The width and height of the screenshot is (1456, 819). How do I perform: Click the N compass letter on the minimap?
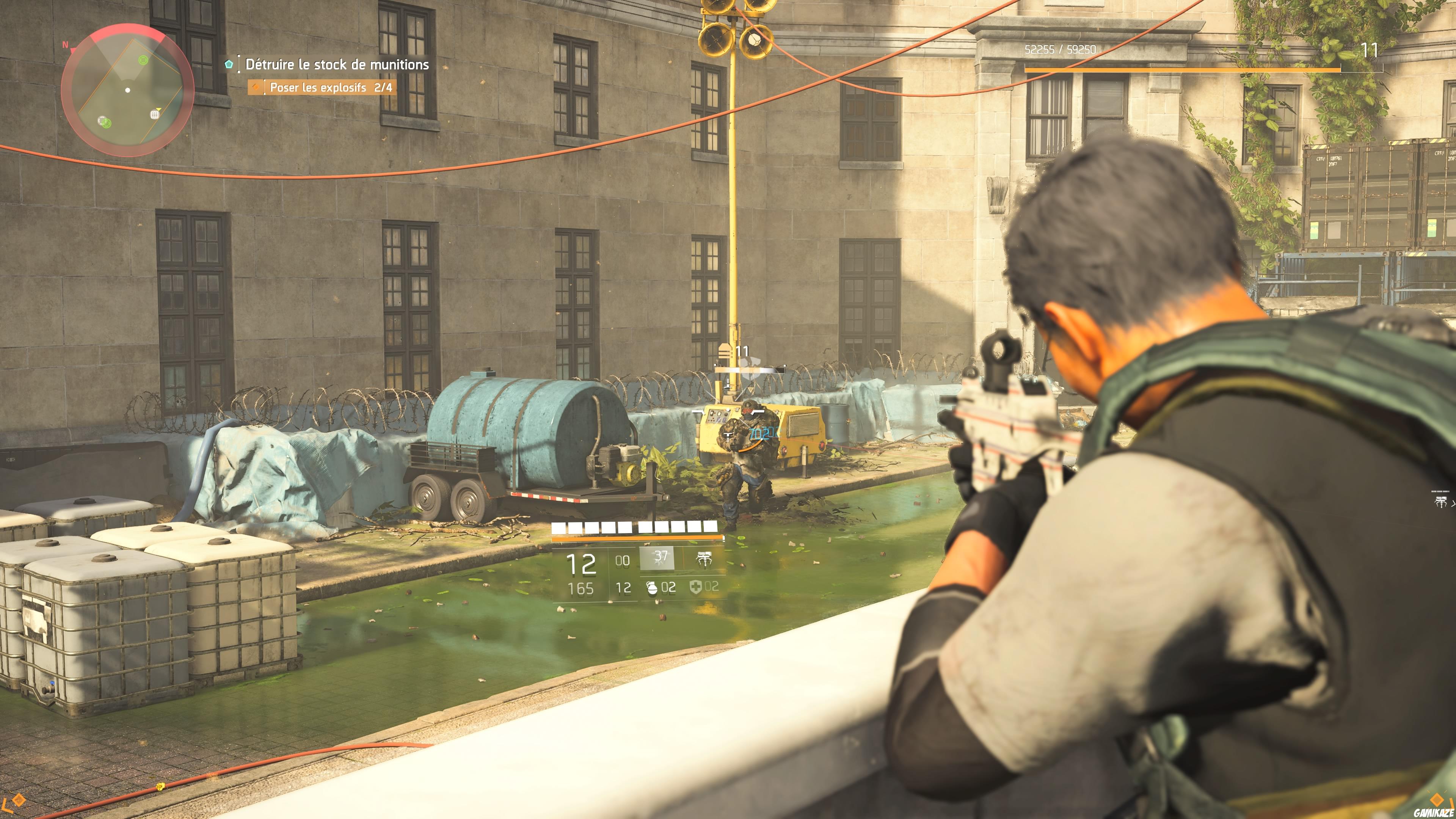66,45
